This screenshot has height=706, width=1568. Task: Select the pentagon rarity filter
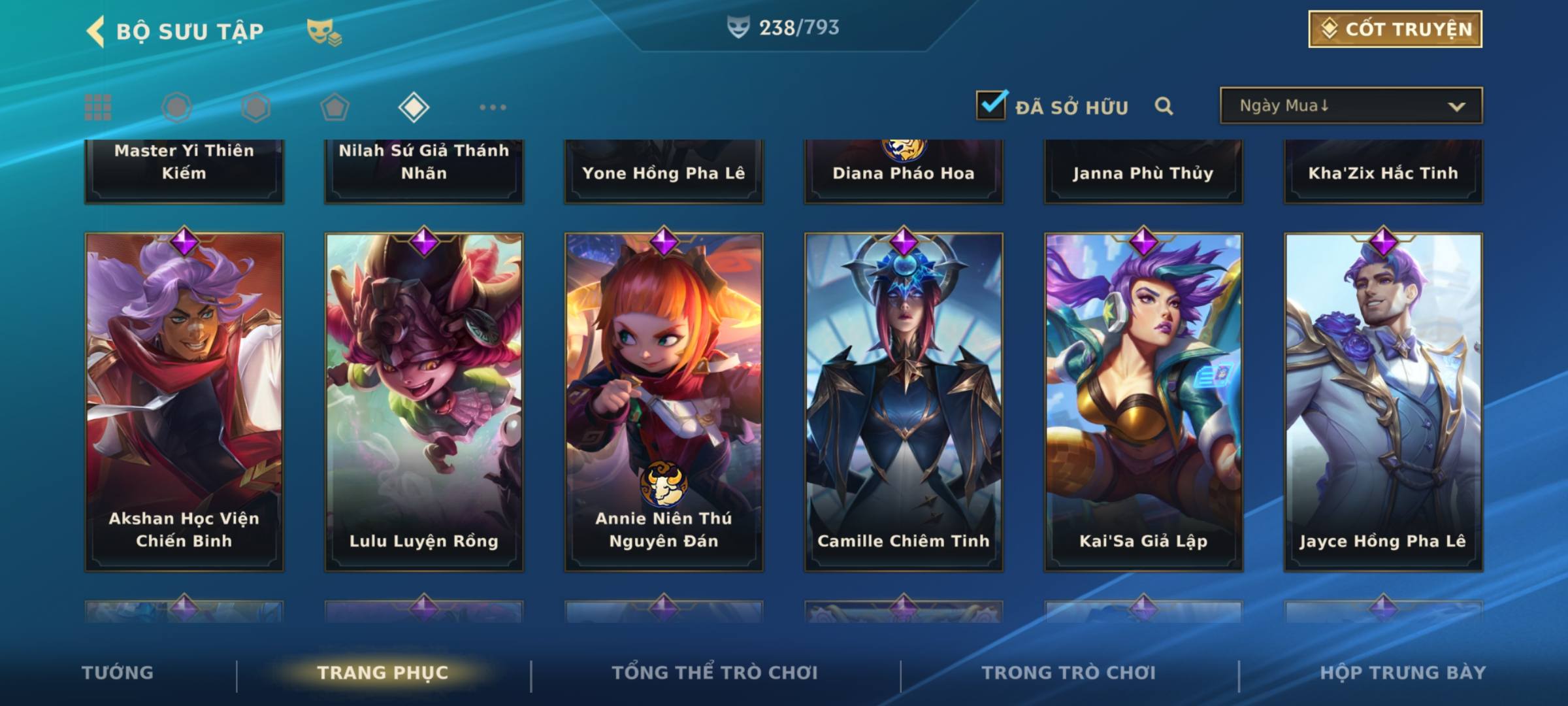335,107
